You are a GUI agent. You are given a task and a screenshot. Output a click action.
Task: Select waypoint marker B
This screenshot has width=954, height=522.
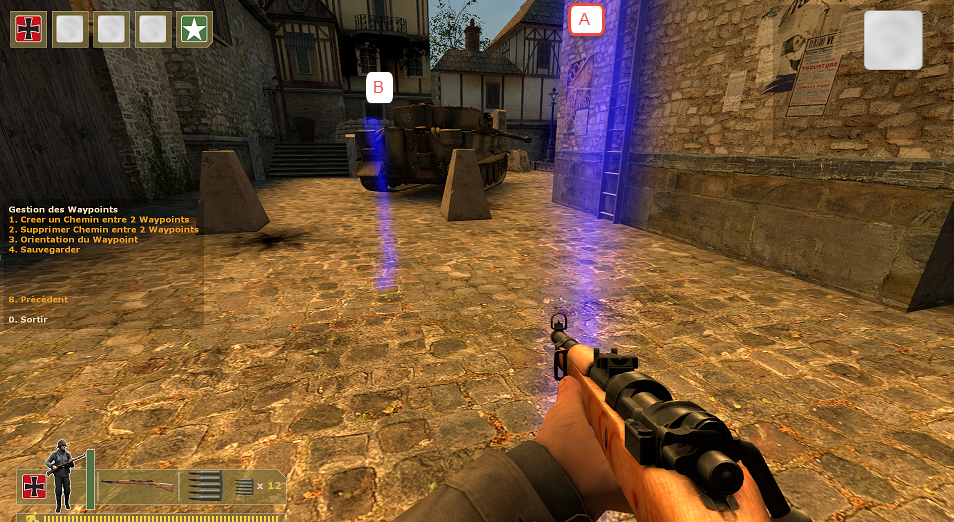378,88
